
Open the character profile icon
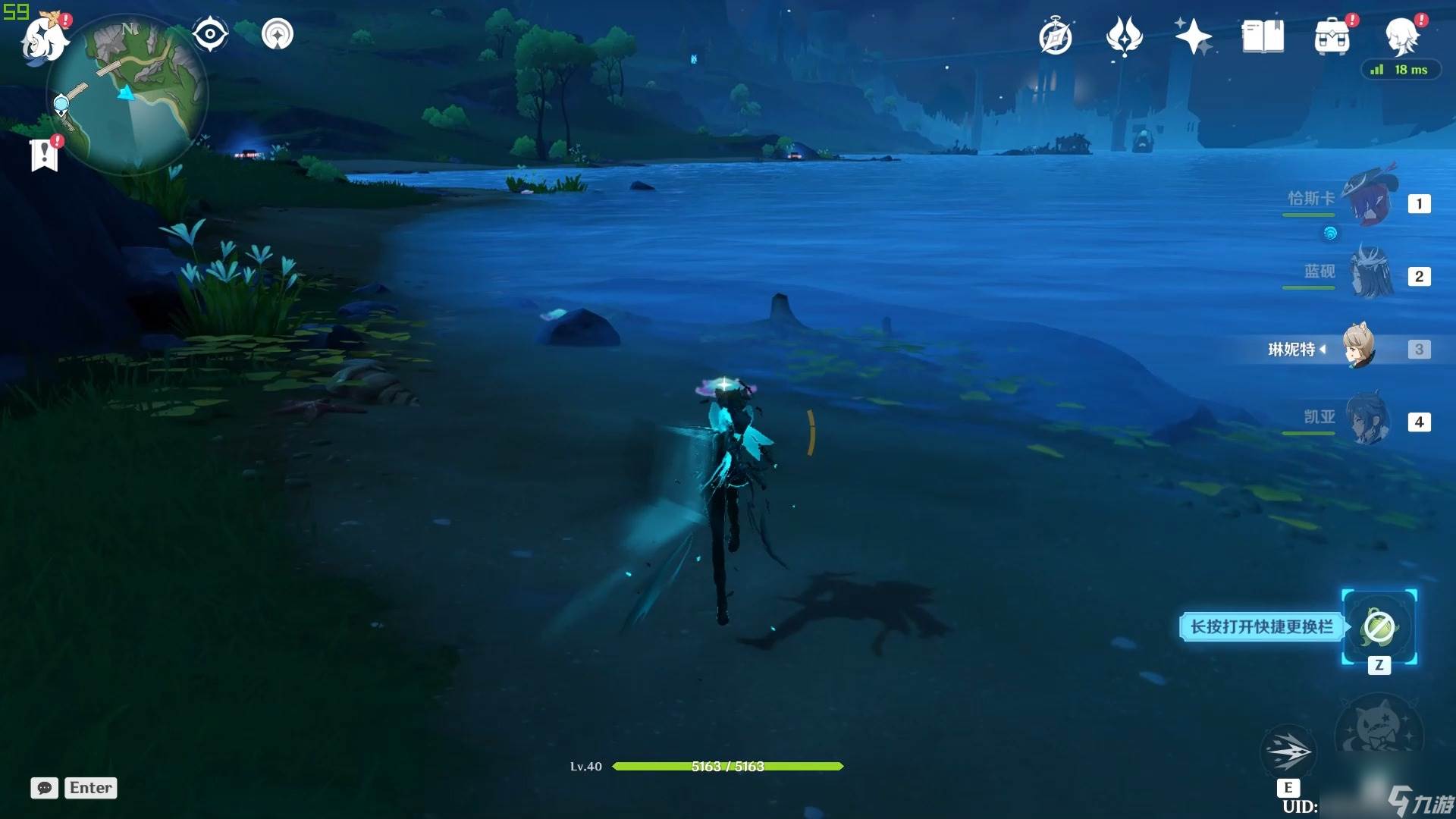pyautogui.click(x=1401, y=36)
